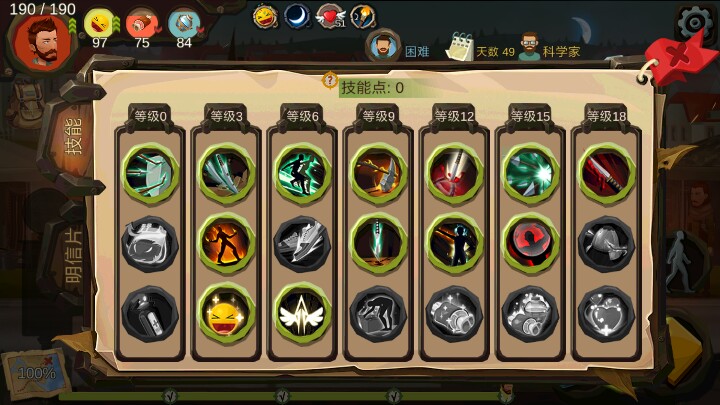Open the calendar showing 天数 49
Viewport: 720px width, 405px height.
click(x=460, y=47)
